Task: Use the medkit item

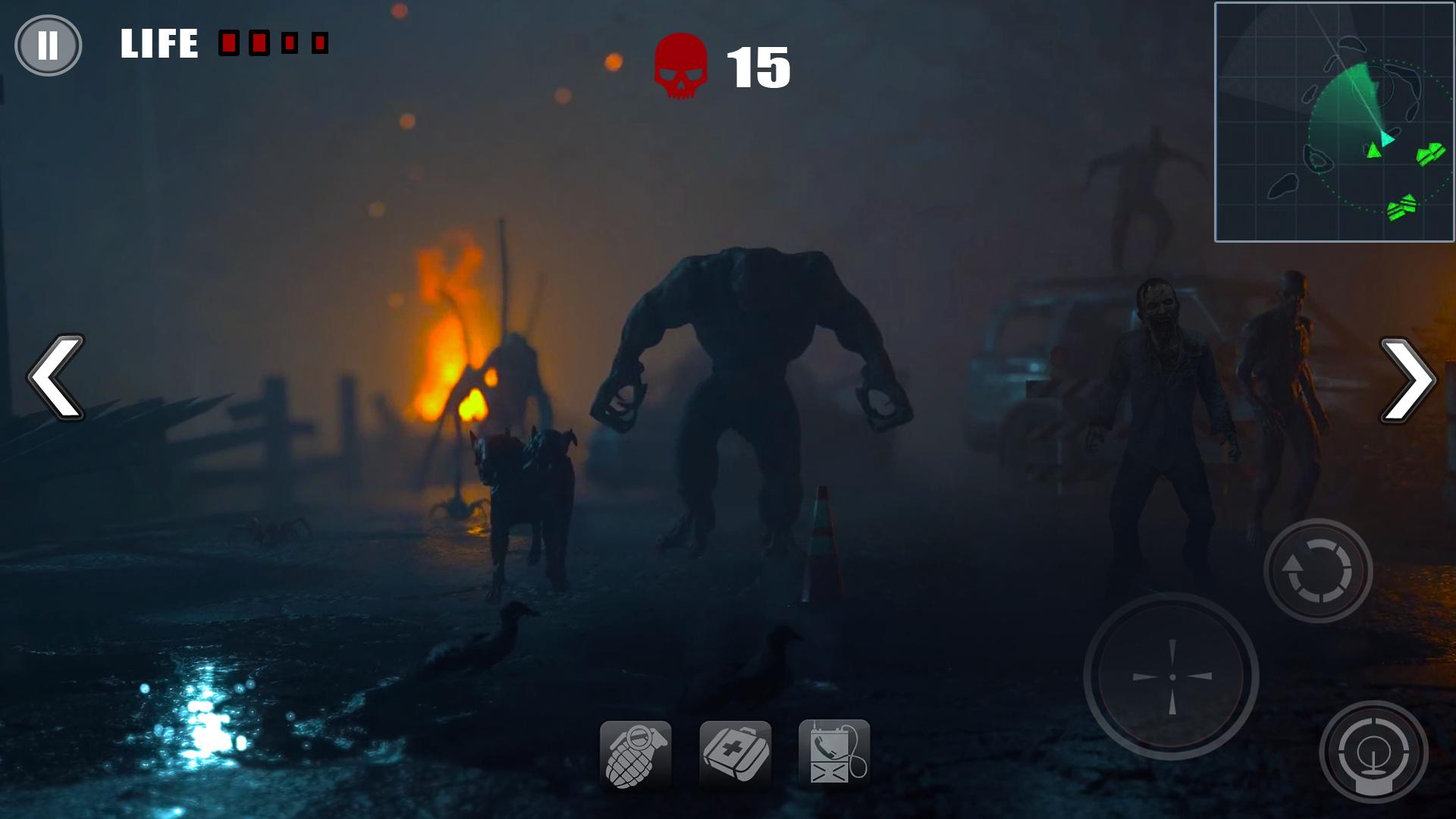Action: (735, 755)
